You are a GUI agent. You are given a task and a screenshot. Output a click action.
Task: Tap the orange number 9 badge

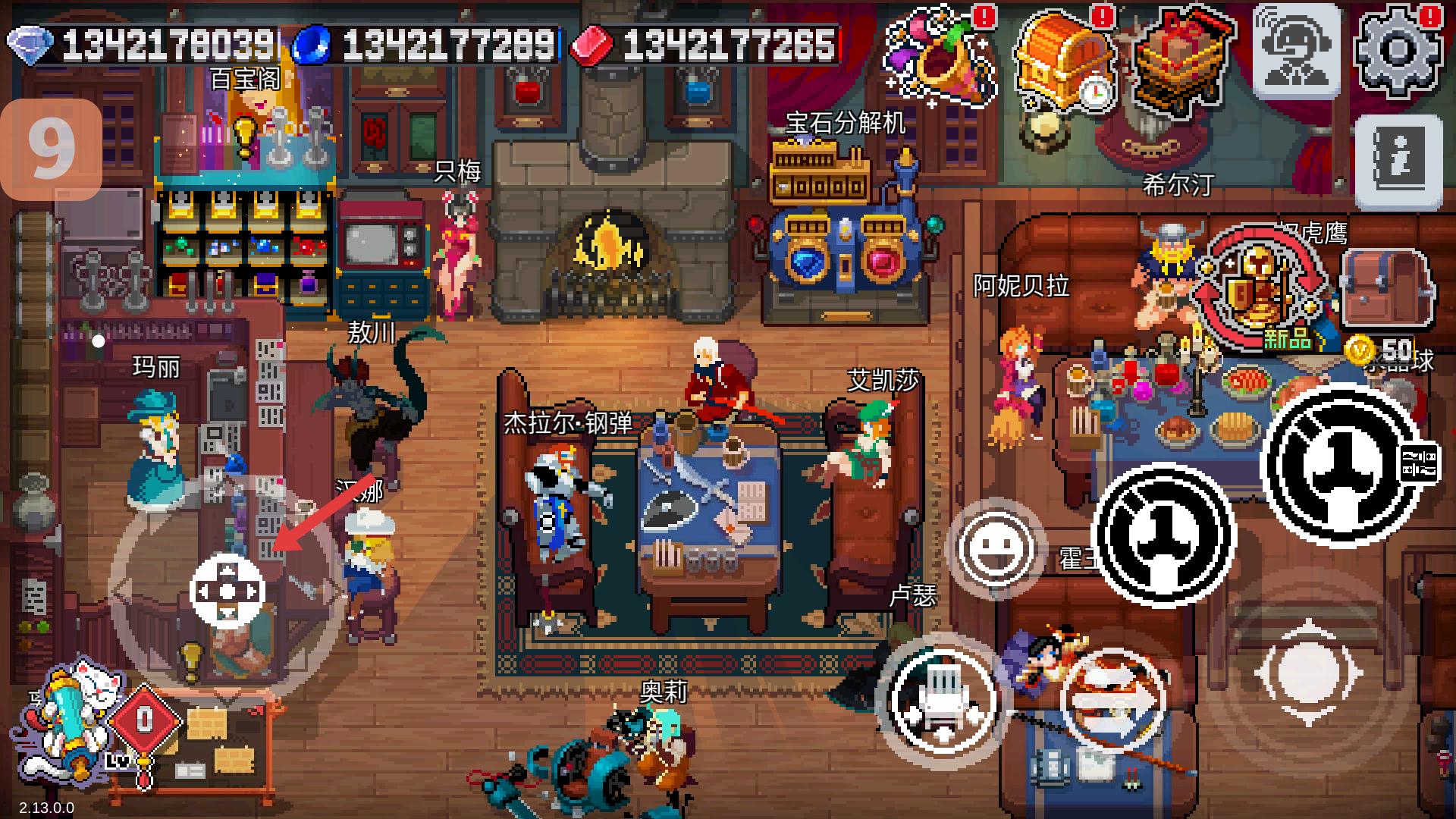click(52, 150)
